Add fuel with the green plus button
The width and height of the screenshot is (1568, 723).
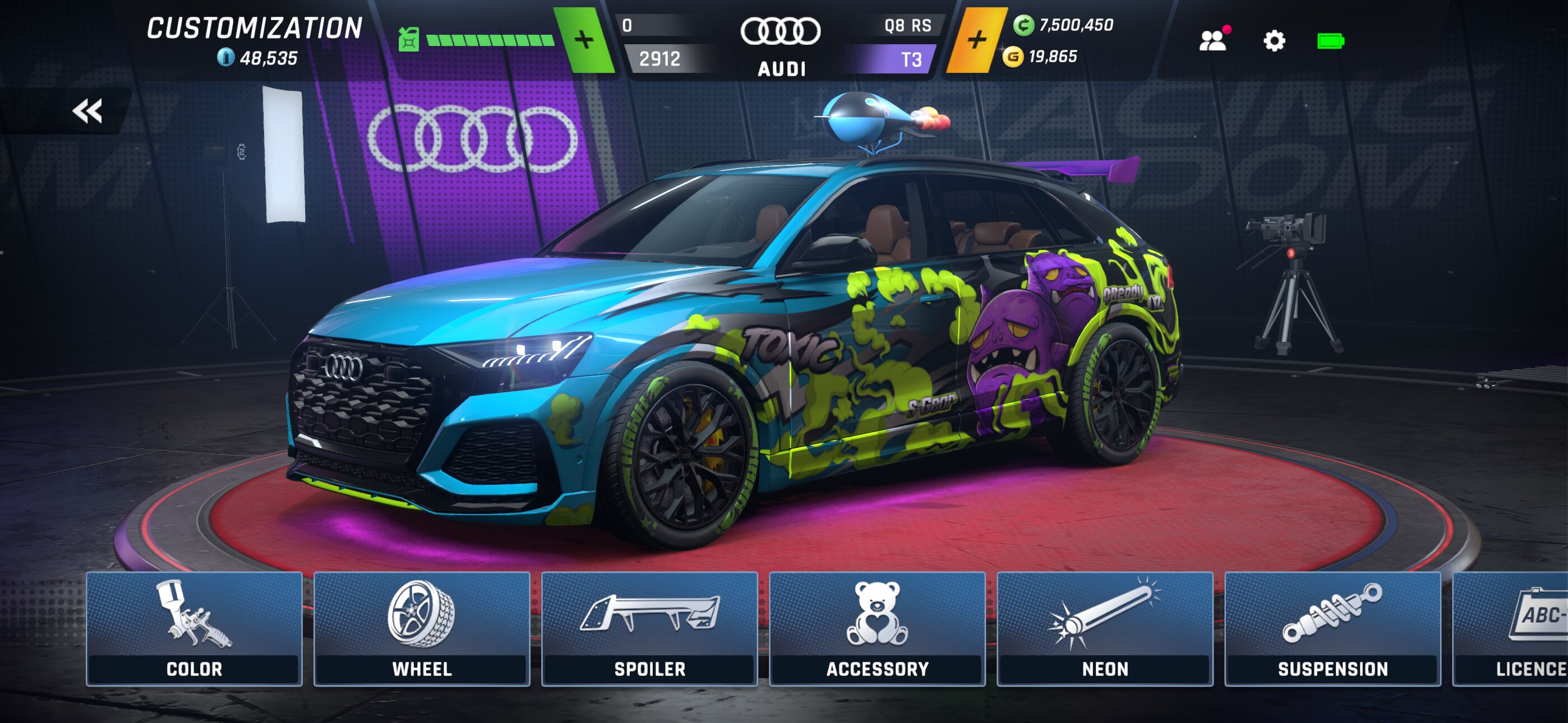[584, 40]
